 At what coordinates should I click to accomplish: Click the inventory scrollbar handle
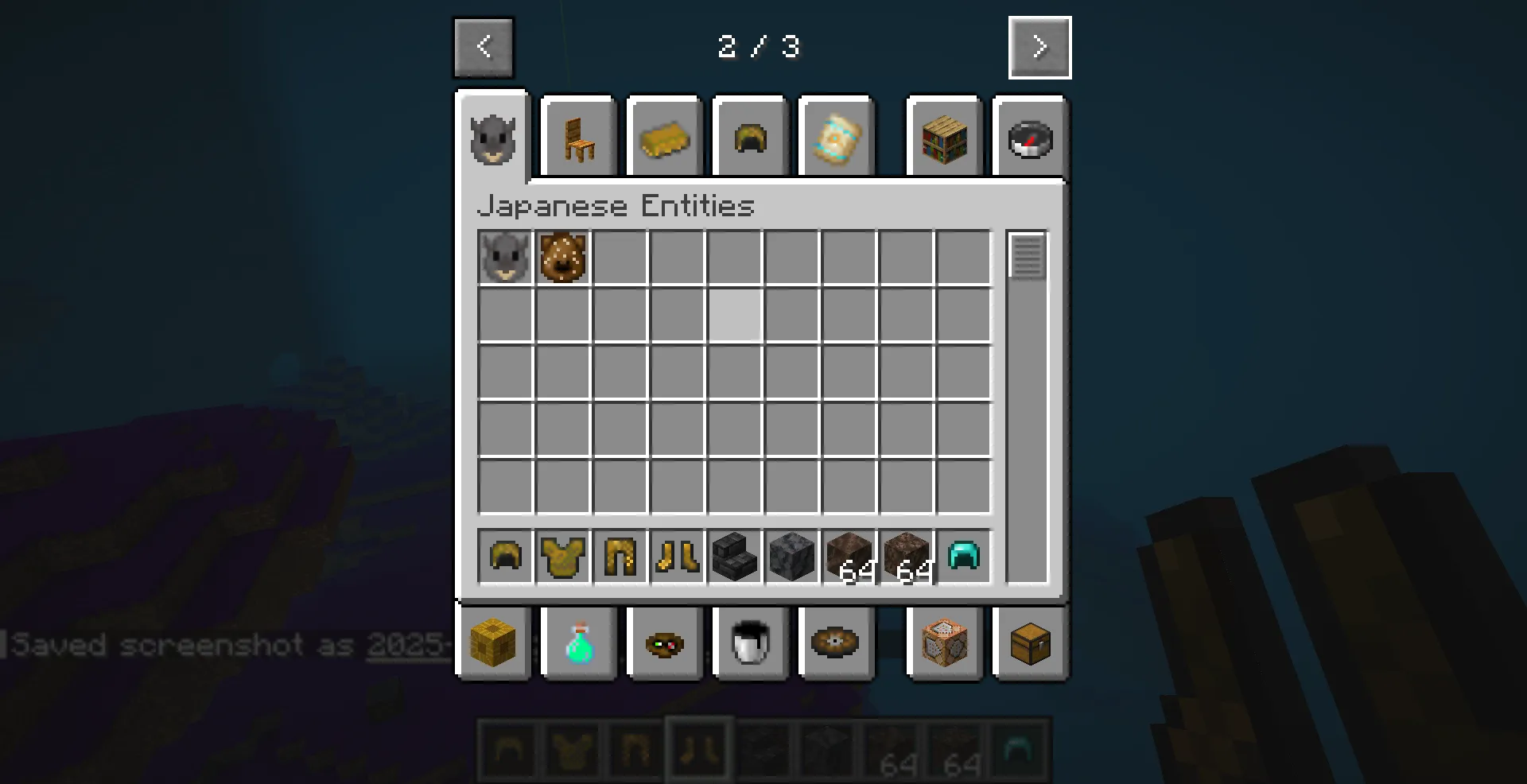coord(1027,256)
